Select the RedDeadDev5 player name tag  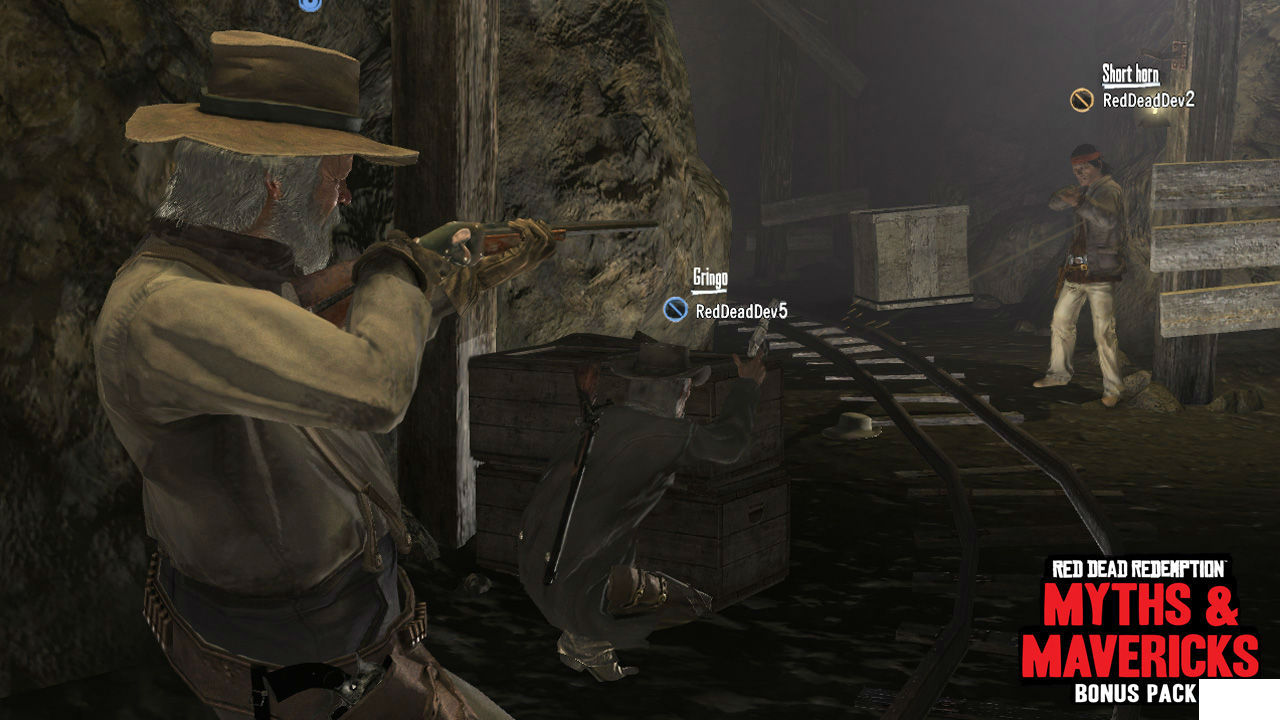tap(741, 311)
